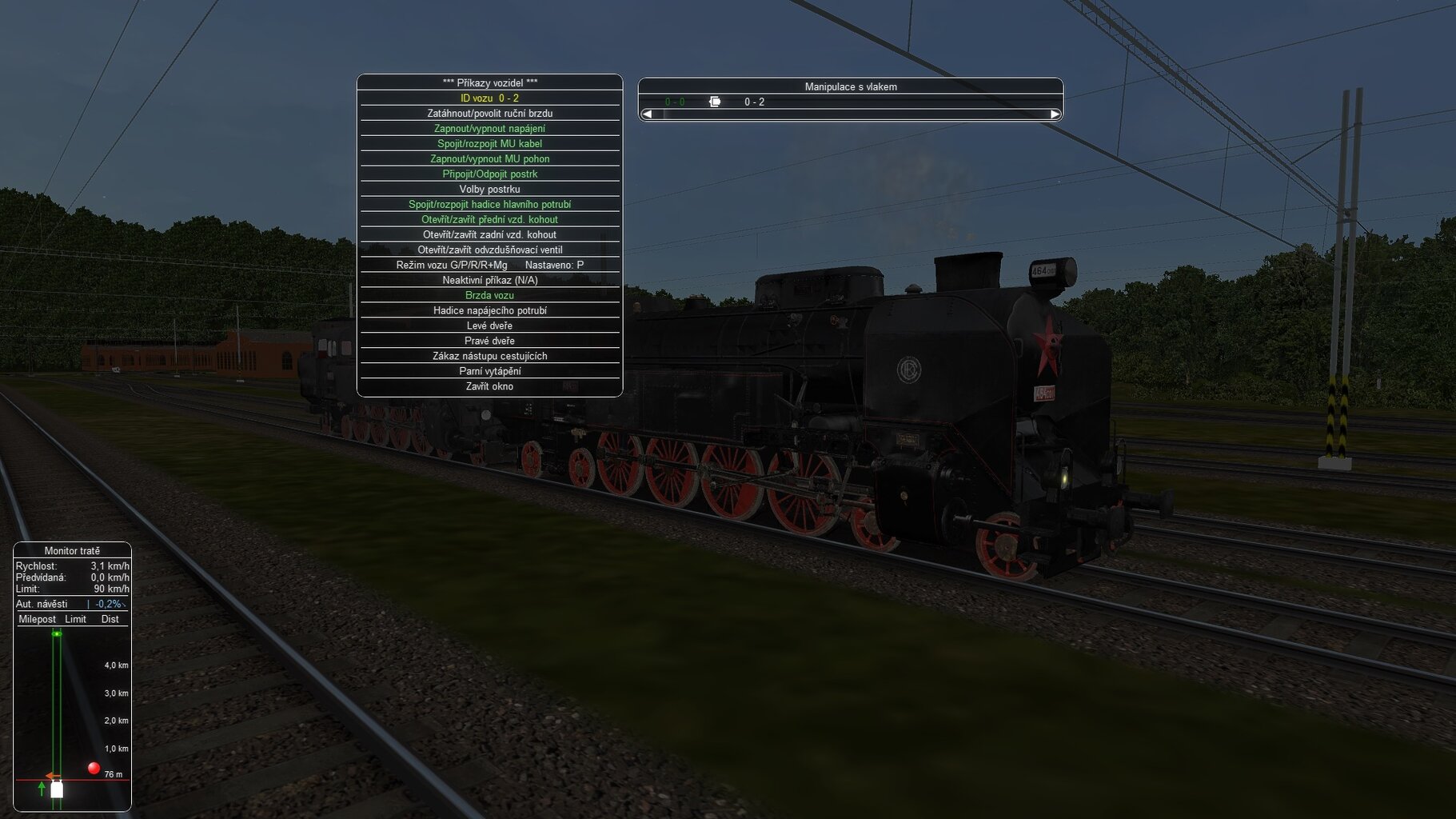Select Připojit/Odpojit postrk
Image resolution: width=1456 pixels, height=819 pixels.
click(489, 174)
